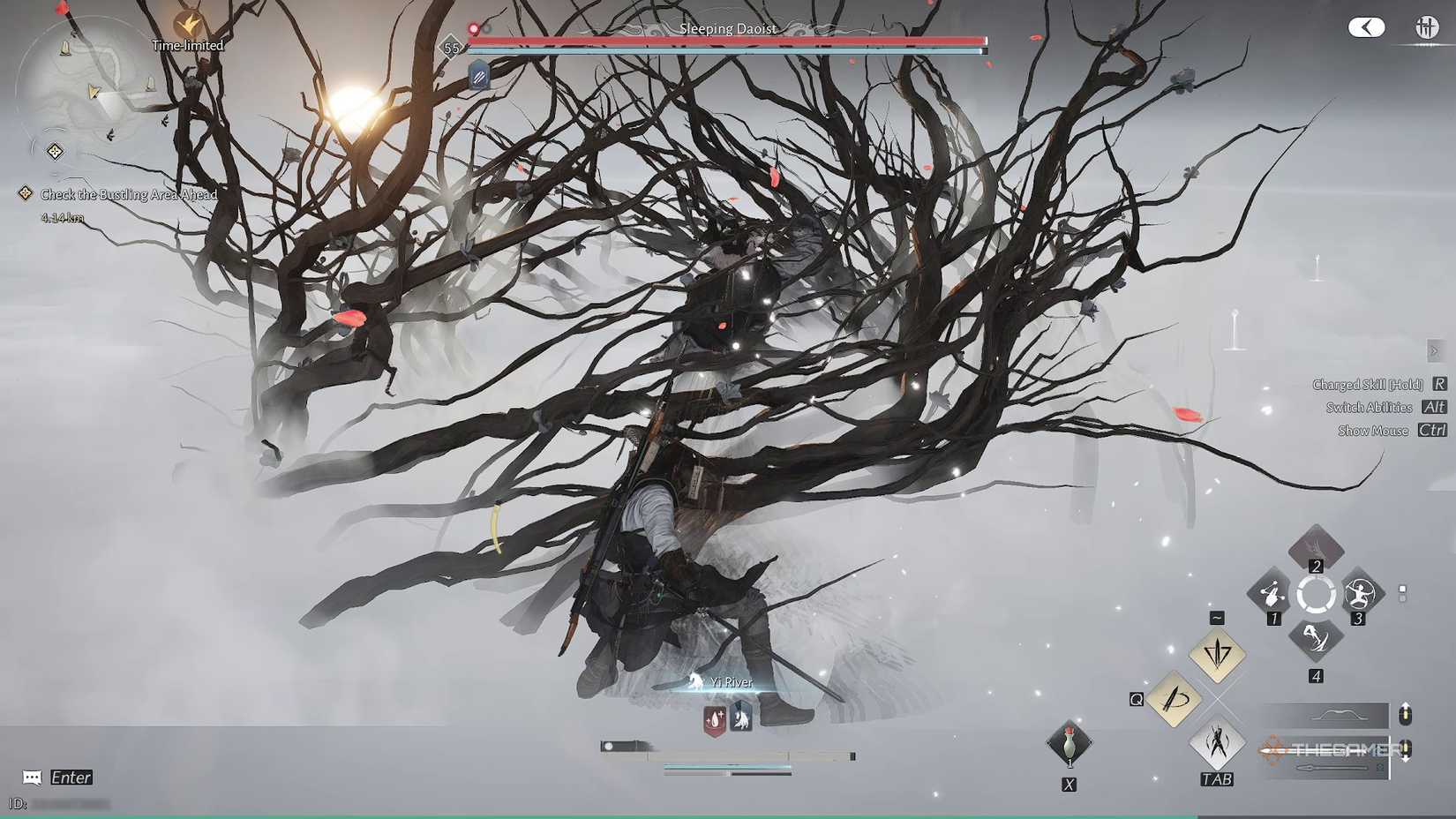Select the skill in slot 1 on the ability wheel
The height and width of the screenshot is (819, 1456).
click(x=1272, y=592)
